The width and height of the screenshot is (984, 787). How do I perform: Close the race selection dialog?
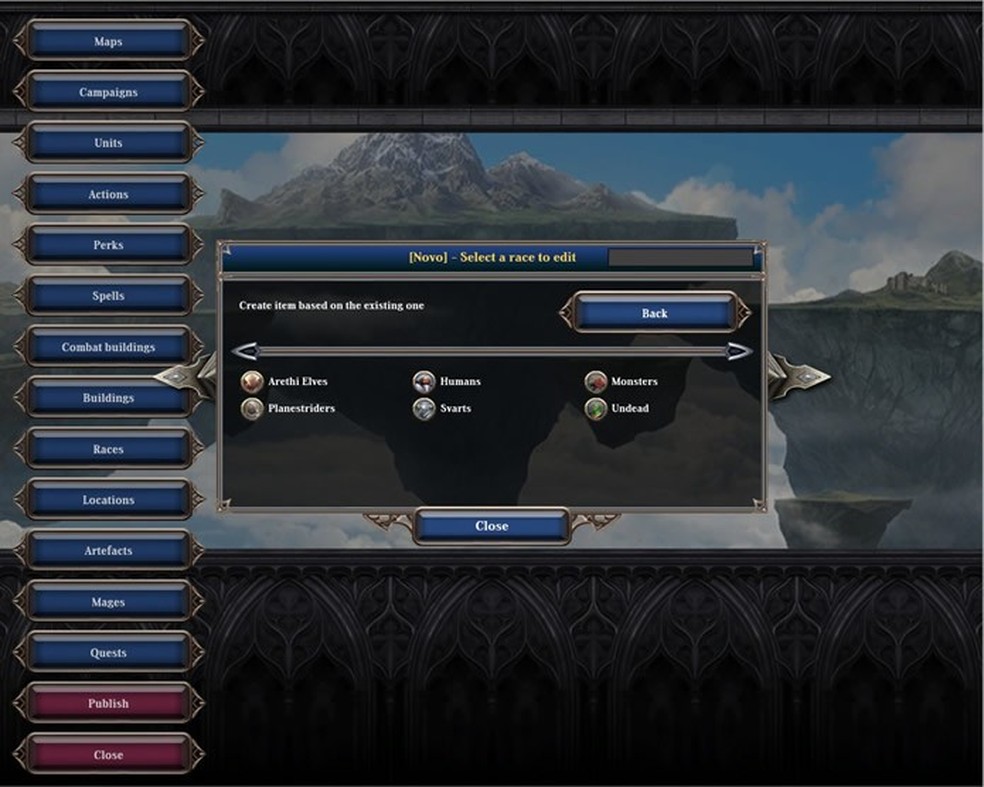point(491,526)
